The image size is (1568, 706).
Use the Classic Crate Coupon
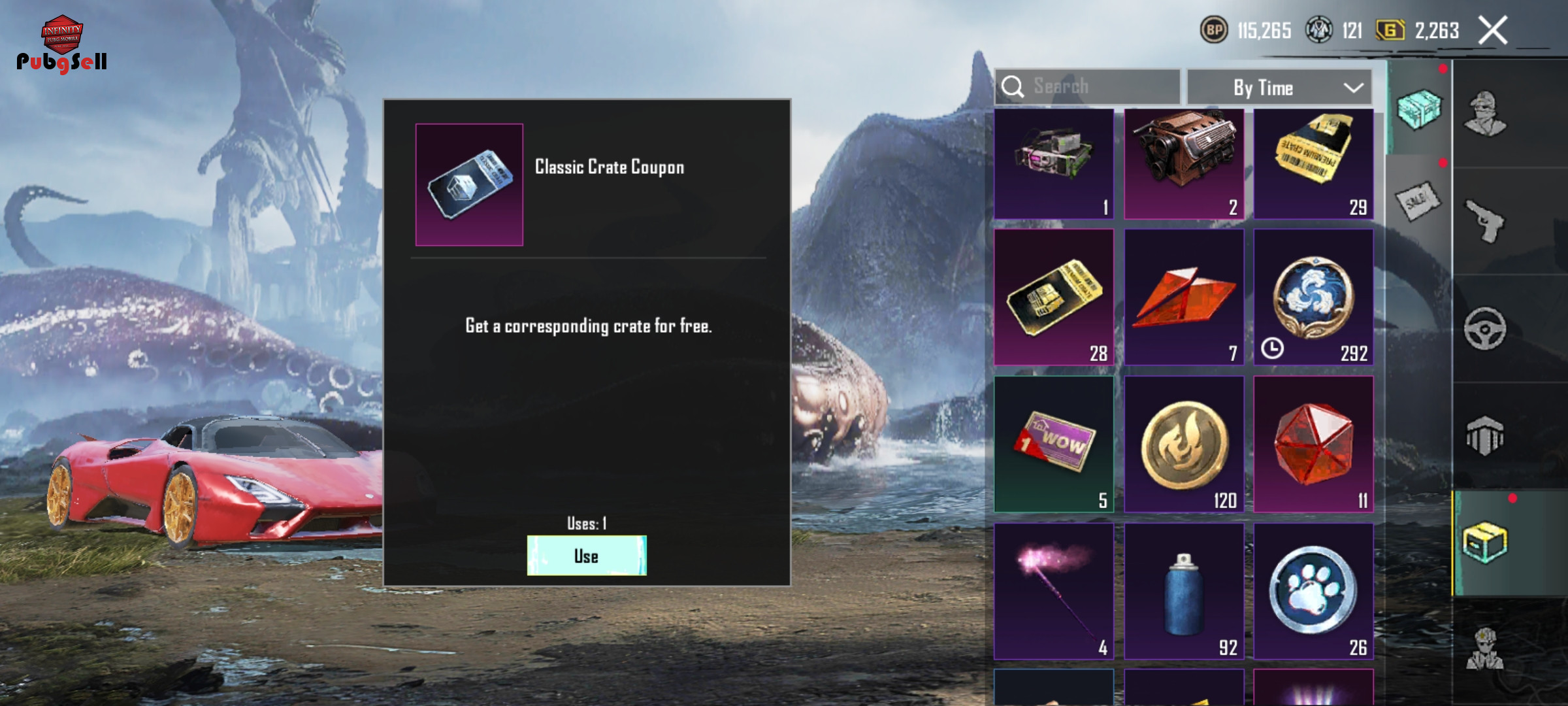click(x=586, y=556)
